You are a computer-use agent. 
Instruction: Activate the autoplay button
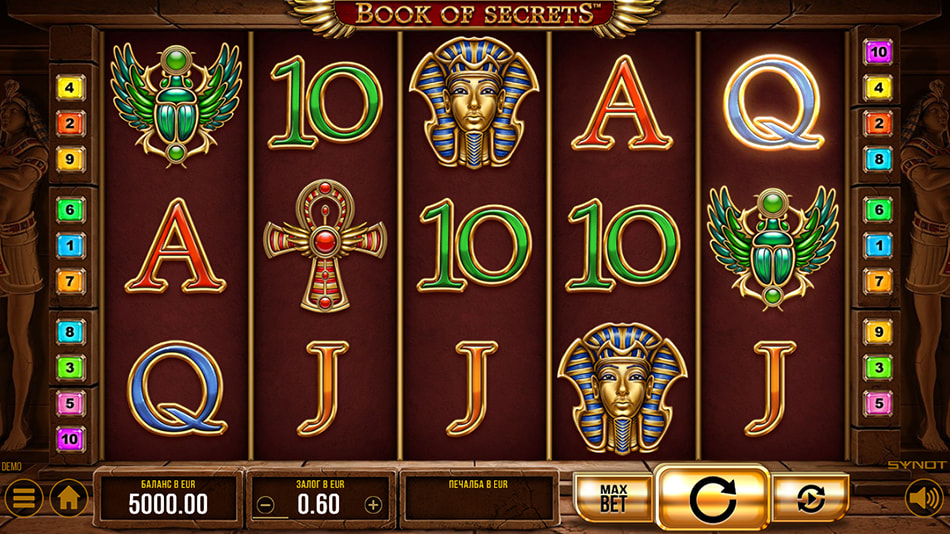(x=810, y=497)
